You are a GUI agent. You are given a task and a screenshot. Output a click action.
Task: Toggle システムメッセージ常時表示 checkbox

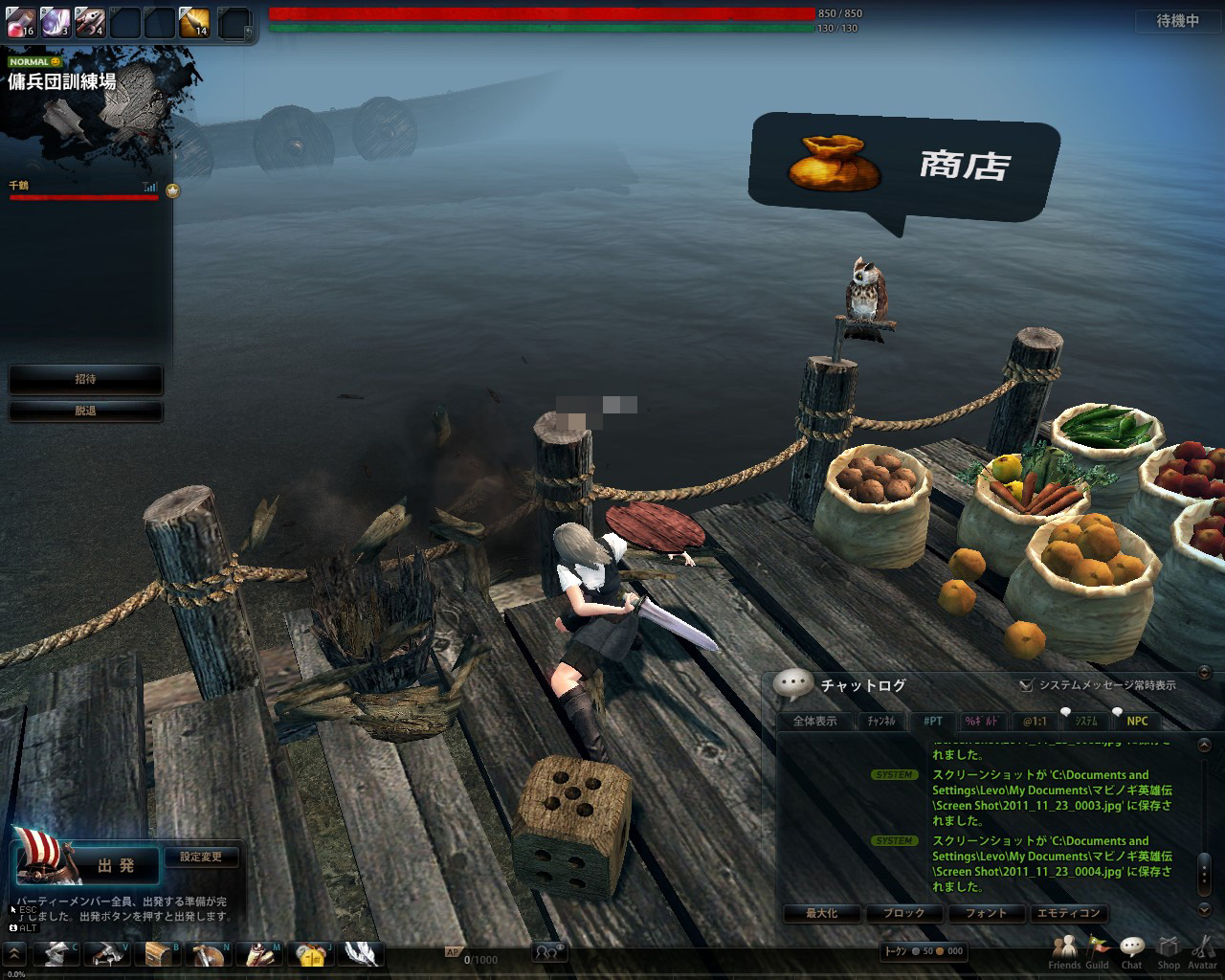[x=1026, y=685]
